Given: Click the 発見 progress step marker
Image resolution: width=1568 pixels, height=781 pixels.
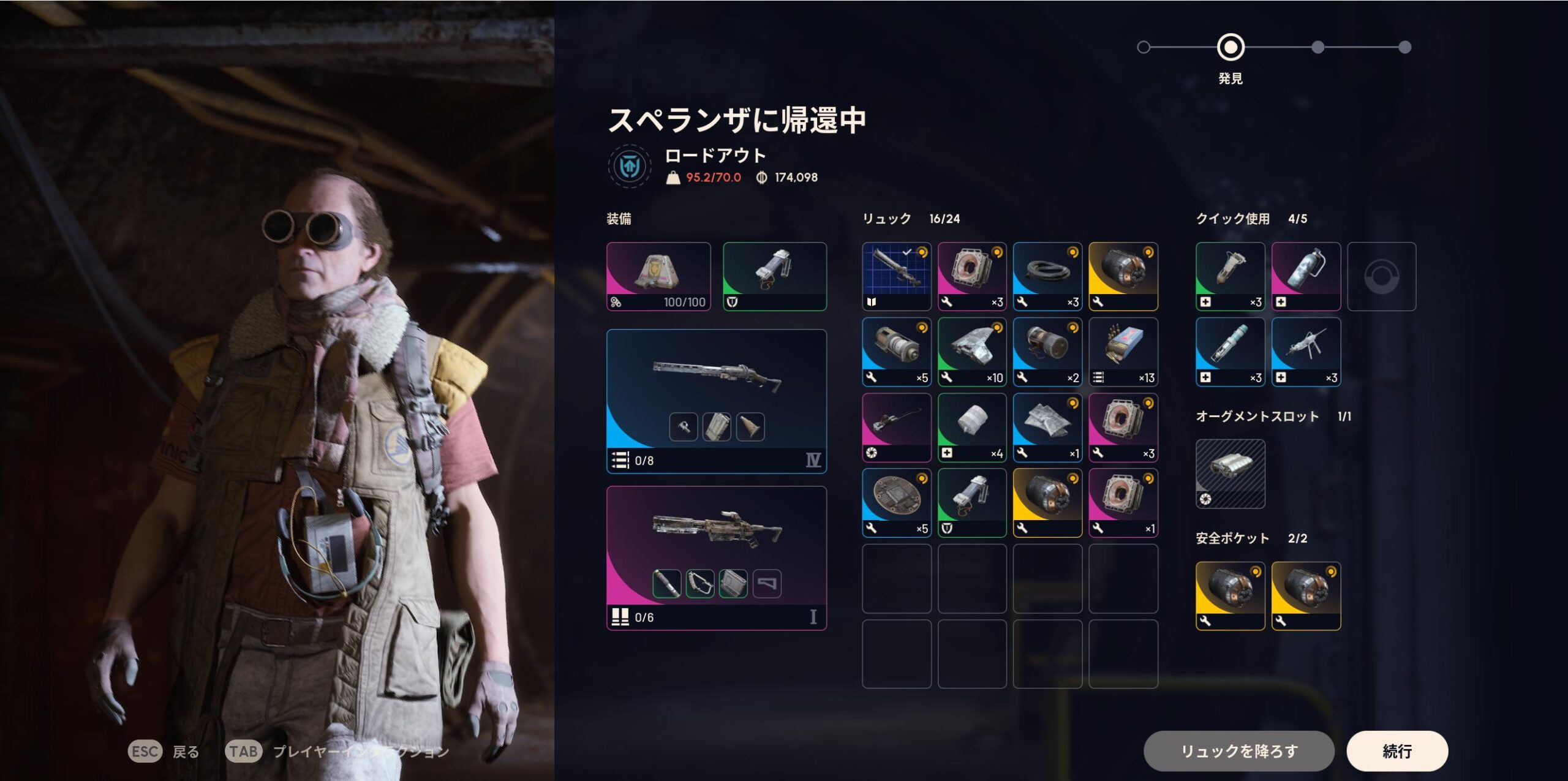Looking at the screenshot, I should pyautogui.click(x=1230, y=47).
